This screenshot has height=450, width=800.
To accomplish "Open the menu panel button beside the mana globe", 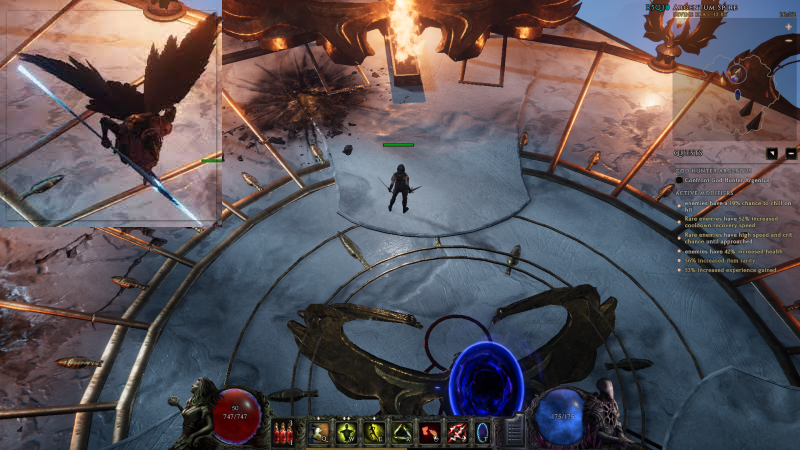I will (x=514, y=432).
